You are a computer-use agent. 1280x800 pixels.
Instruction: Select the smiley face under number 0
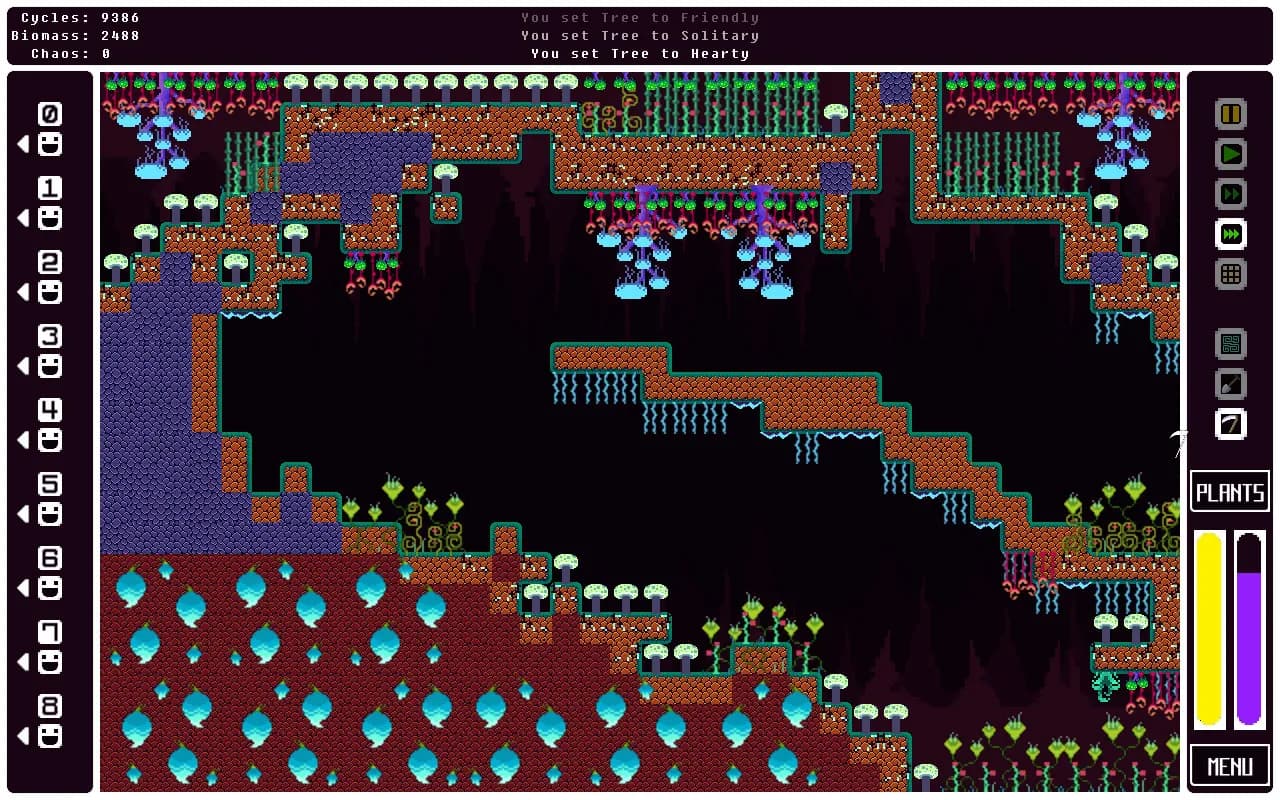point(50,145)
